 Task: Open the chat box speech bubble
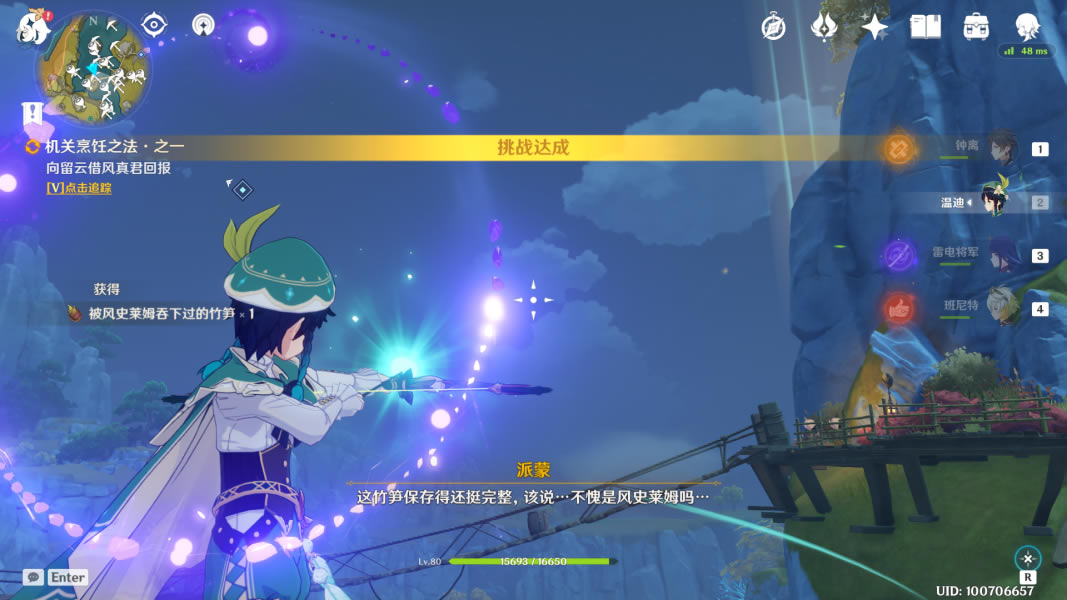(x=33, y=577)
